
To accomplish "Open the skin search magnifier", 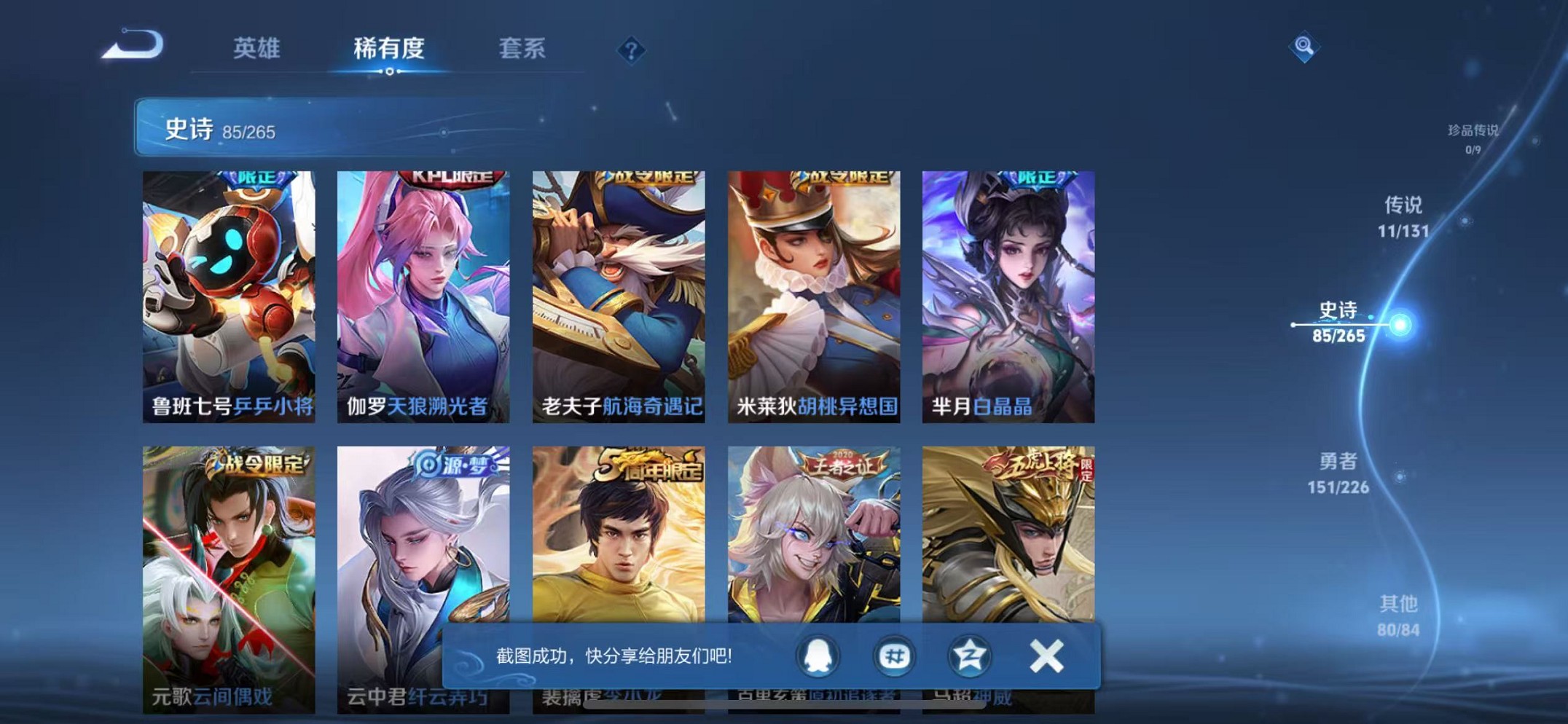I will (x=1304, y=47).
